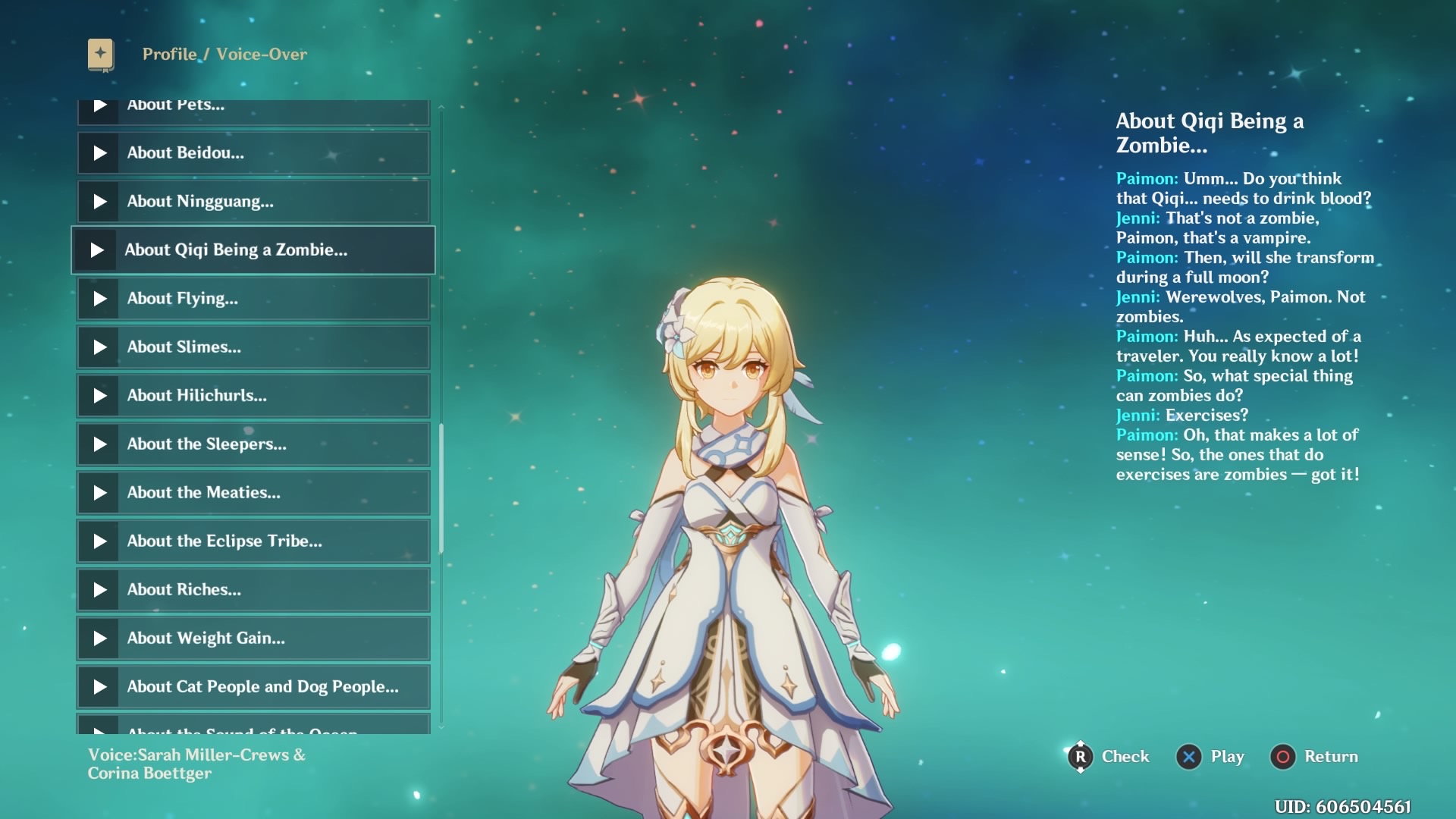The image size is (1456, 819).
Task: Select the About Hilichurls entry
Action: 253,396
